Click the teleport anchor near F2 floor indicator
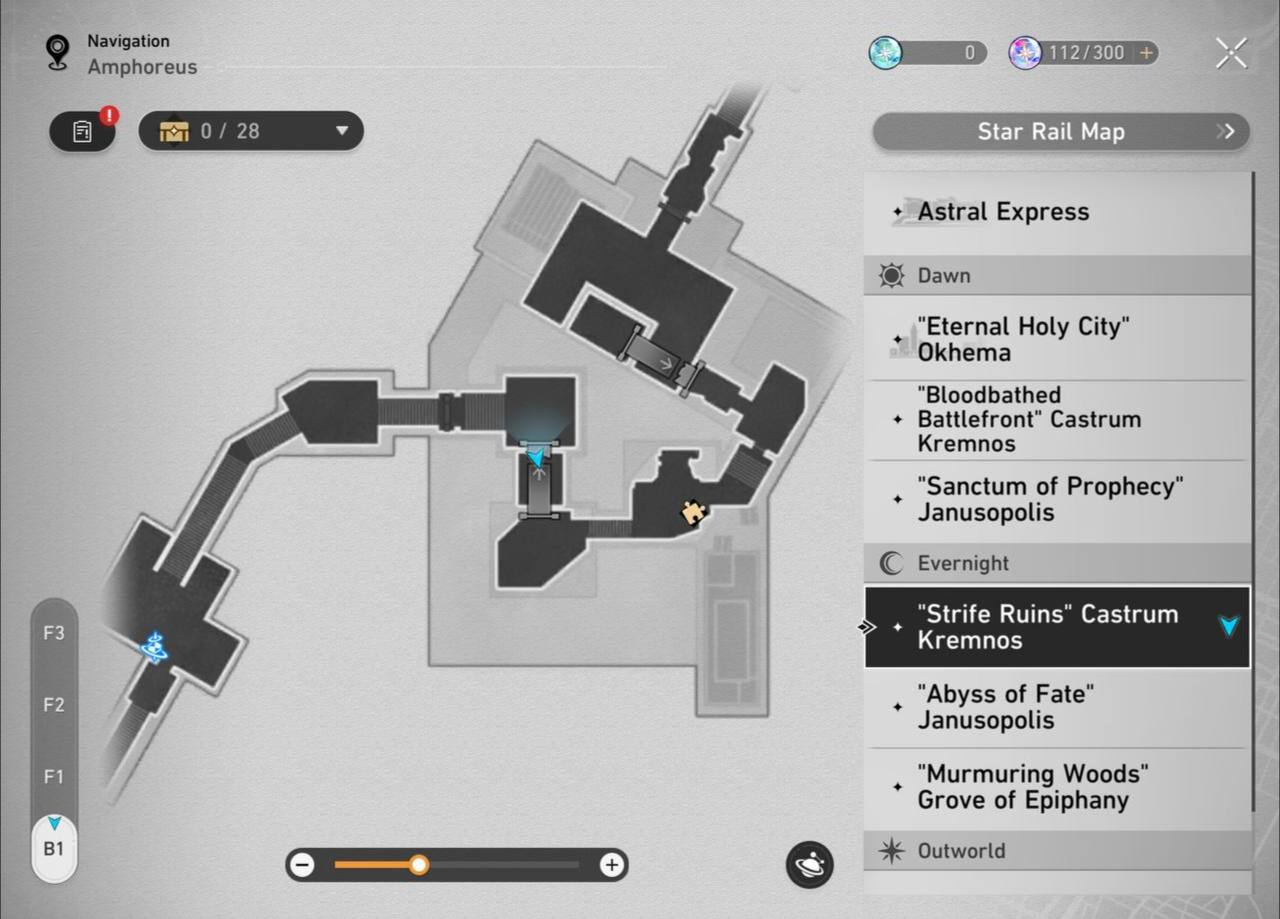Image resolution: width=1280 pixels, height=919 pixels. (154, 648)
